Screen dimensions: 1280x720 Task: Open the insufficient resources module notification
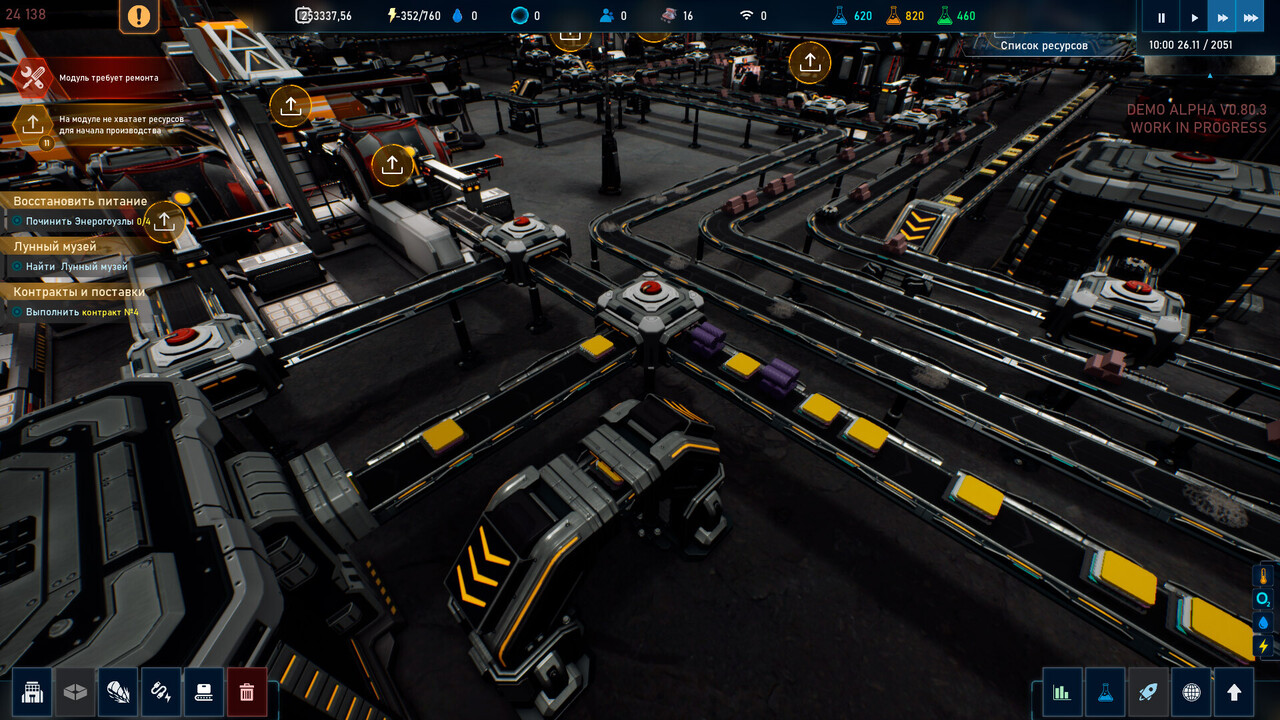[33, 124]
